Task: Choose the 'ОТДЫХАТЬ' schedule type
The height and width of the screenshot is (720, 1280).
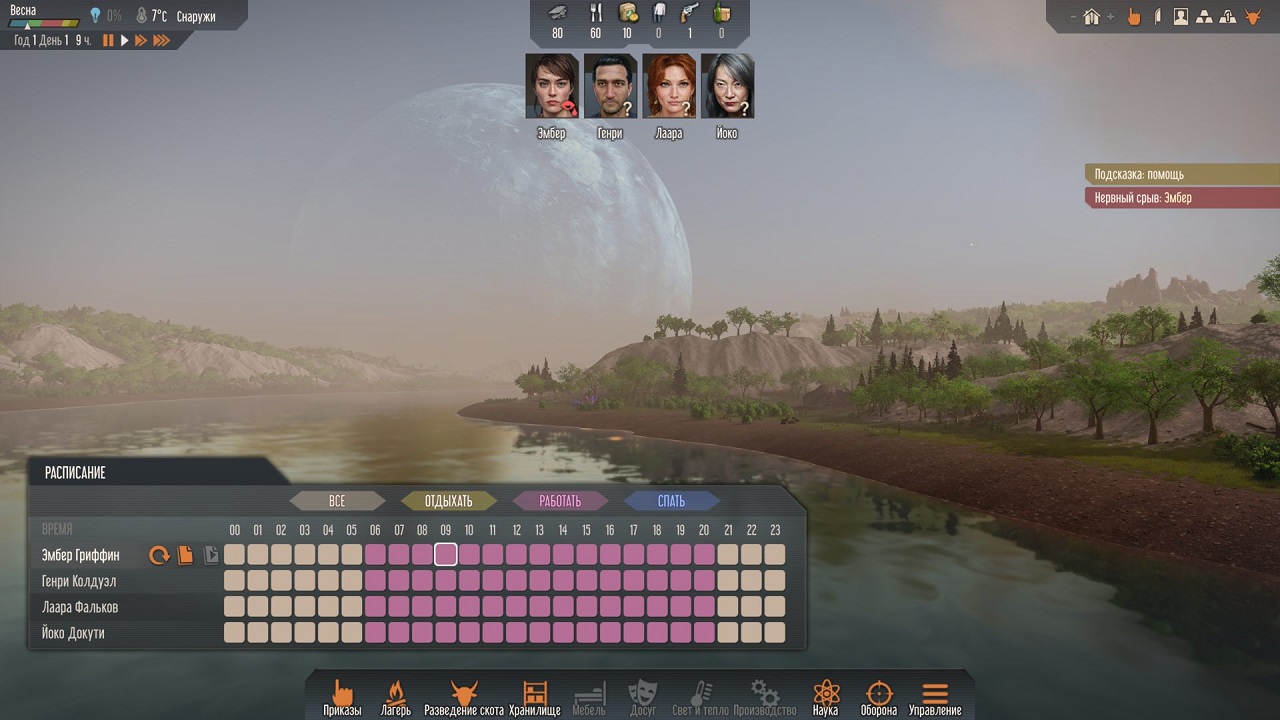Action: coord(448,501)
